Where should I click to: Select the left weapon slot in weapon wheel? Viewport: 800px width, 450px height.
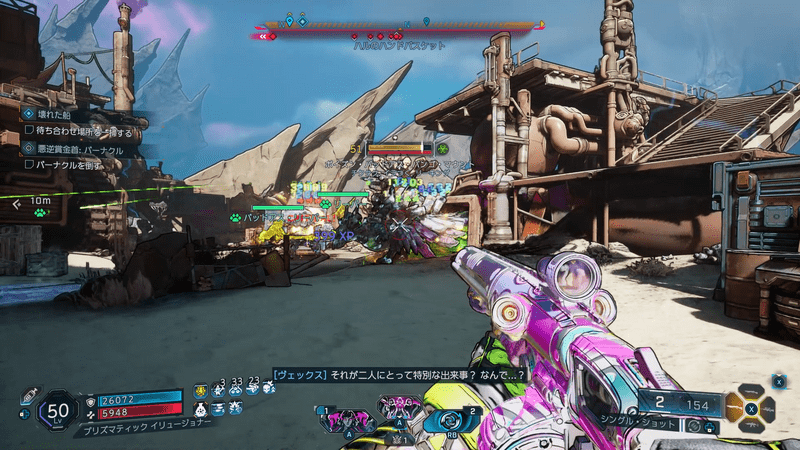click(x=734, y=407)
